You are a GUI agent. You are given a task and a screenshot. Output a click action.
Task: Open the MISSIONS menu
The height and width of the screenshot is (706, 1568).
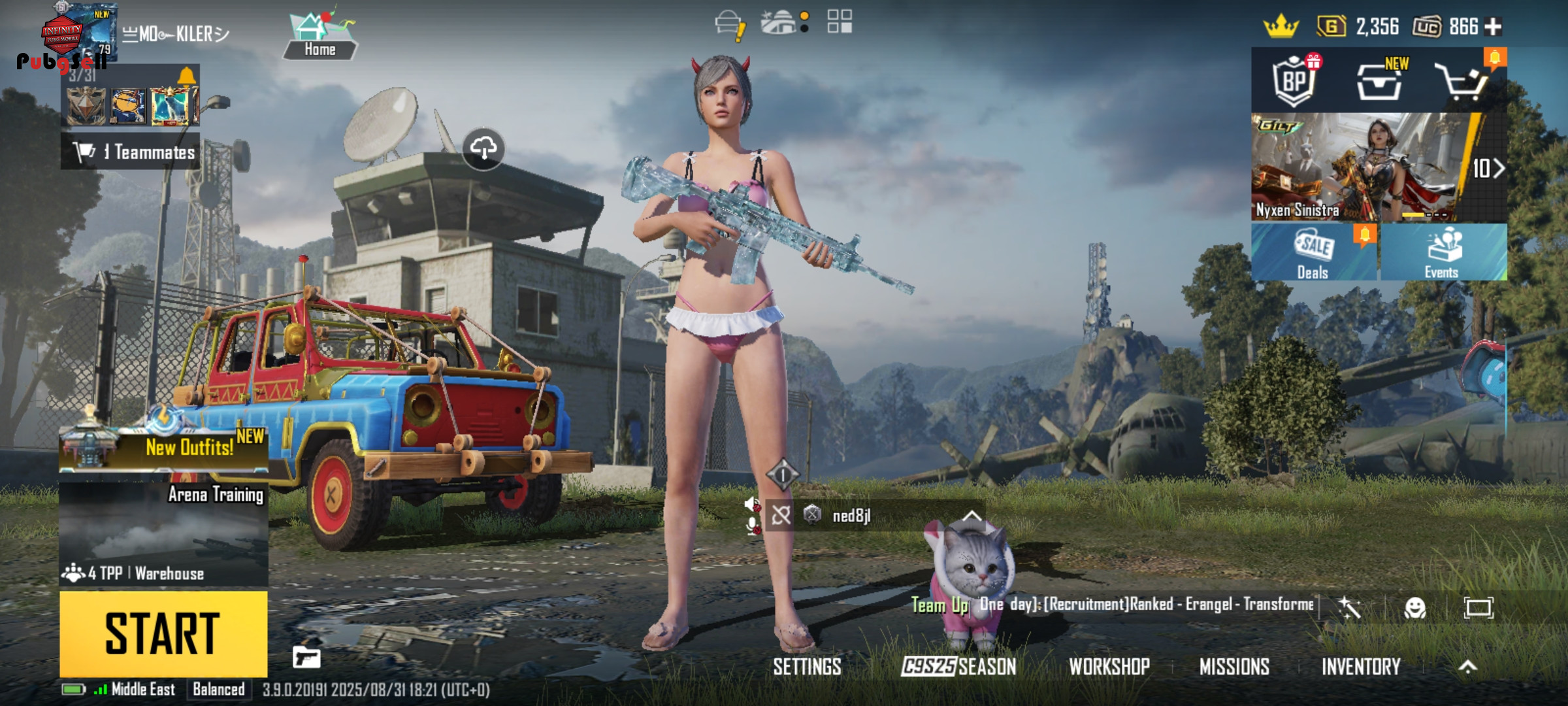pyautogui.click(x=1234, y=667)
